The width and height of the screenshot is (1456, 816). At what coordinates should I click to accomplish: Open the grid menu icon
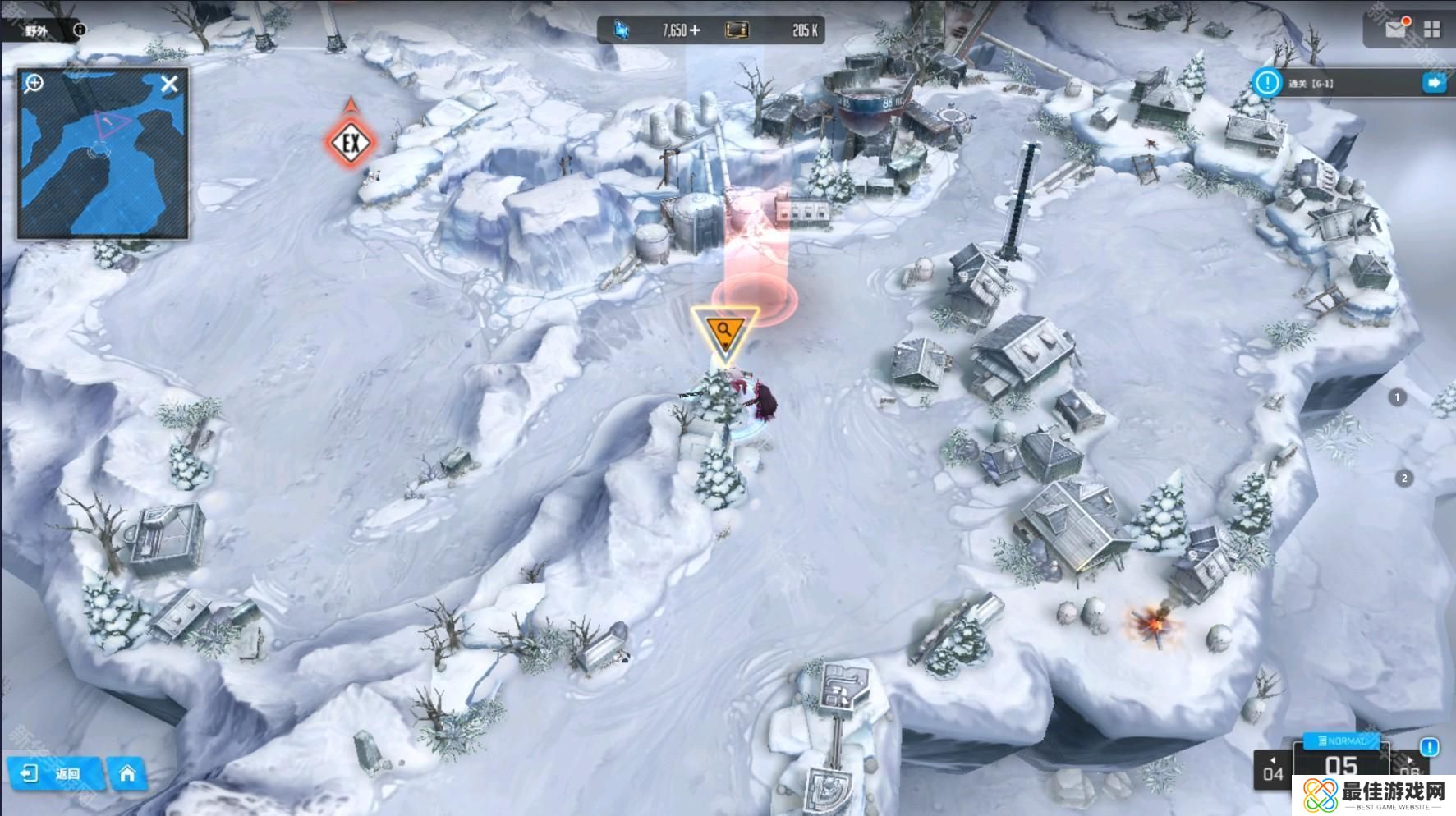(x=1432, y=30)
